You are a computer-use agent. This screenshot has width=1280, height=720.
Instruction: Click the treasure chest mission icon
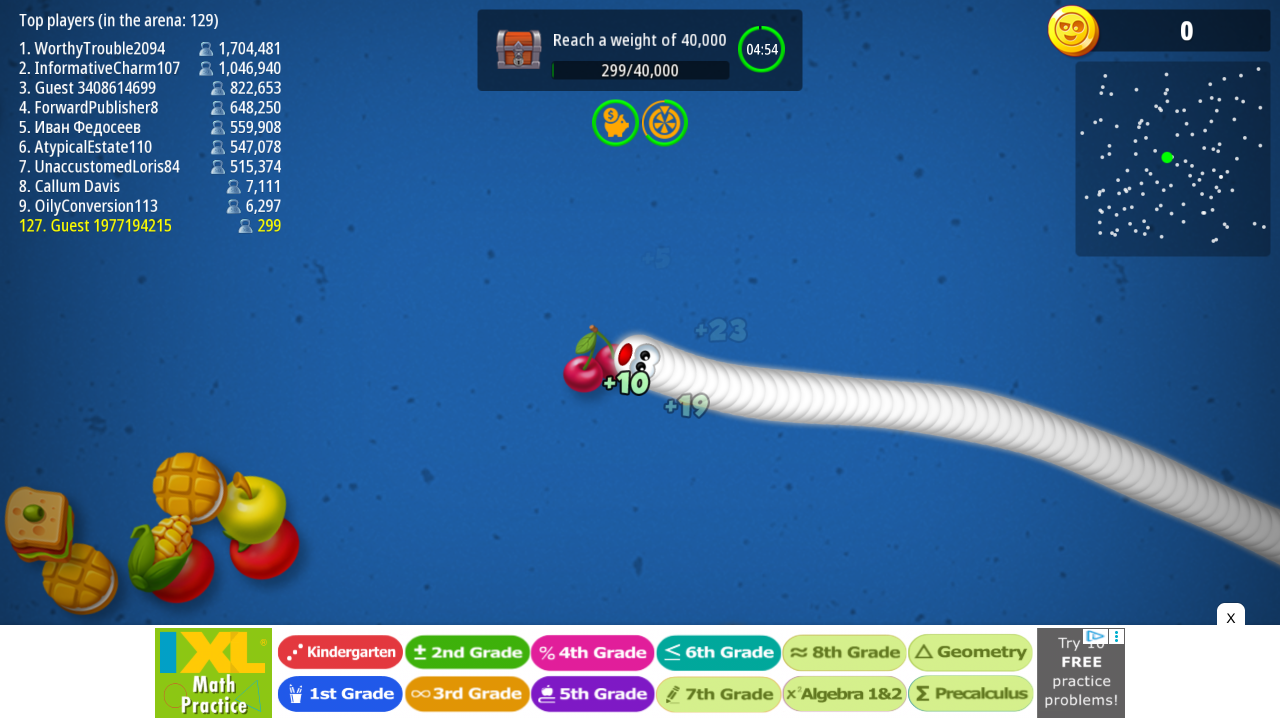[518, 49]
